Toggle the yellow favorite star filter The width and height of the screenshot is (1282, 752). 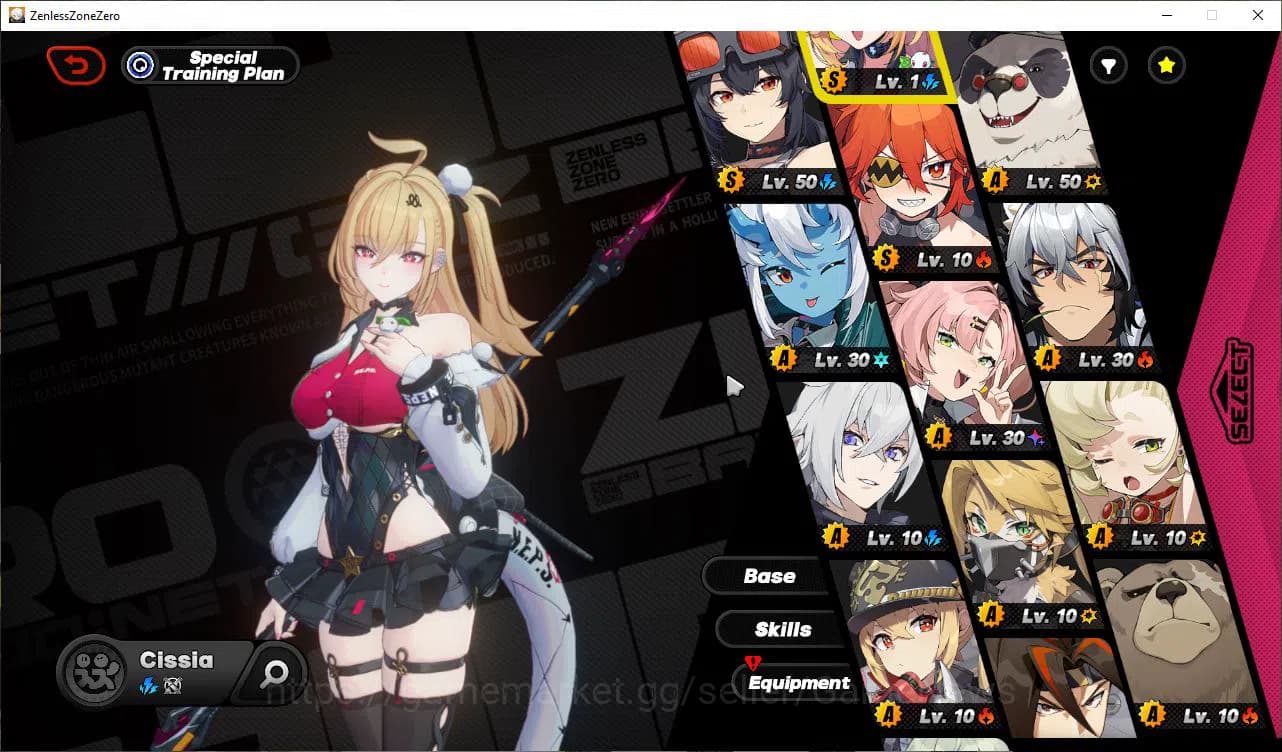pyautogui.click(x=1166, y=65)
